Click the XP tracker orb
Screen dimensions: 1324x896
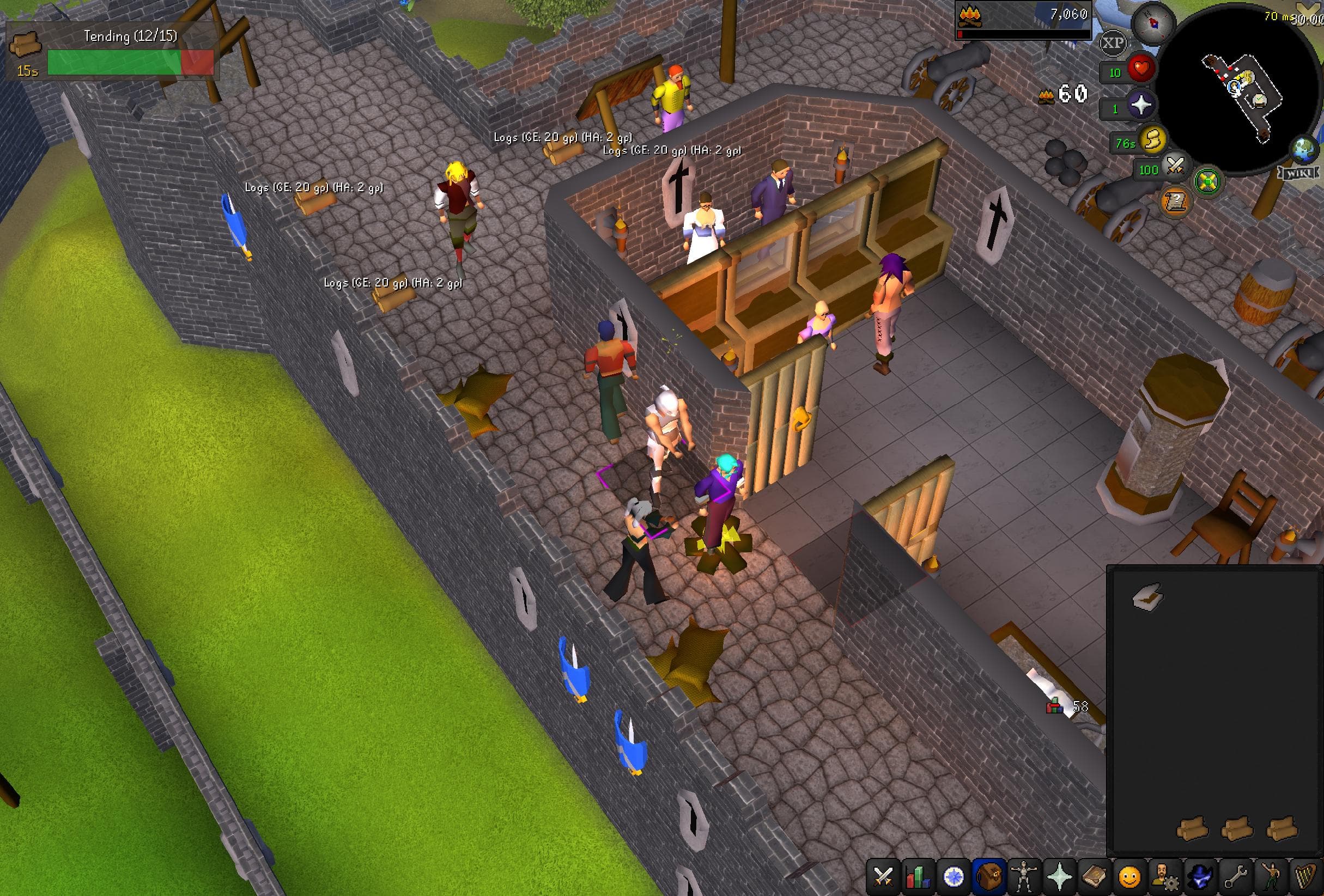click(x=1114, y=42)
